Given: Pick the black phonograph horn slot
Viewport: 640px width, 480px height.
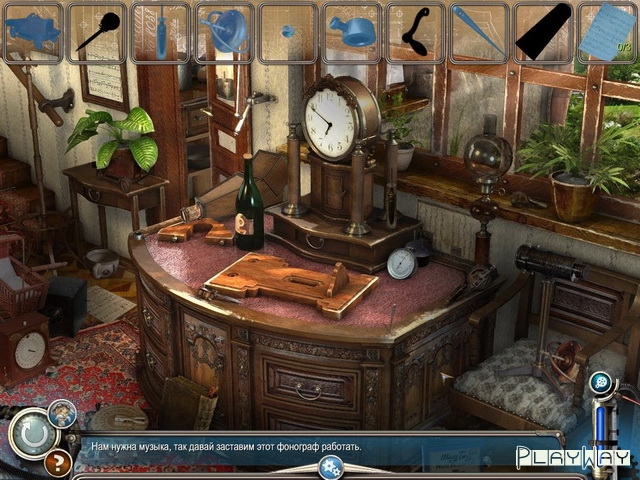Looking at the screenshot, I should 544,32.
